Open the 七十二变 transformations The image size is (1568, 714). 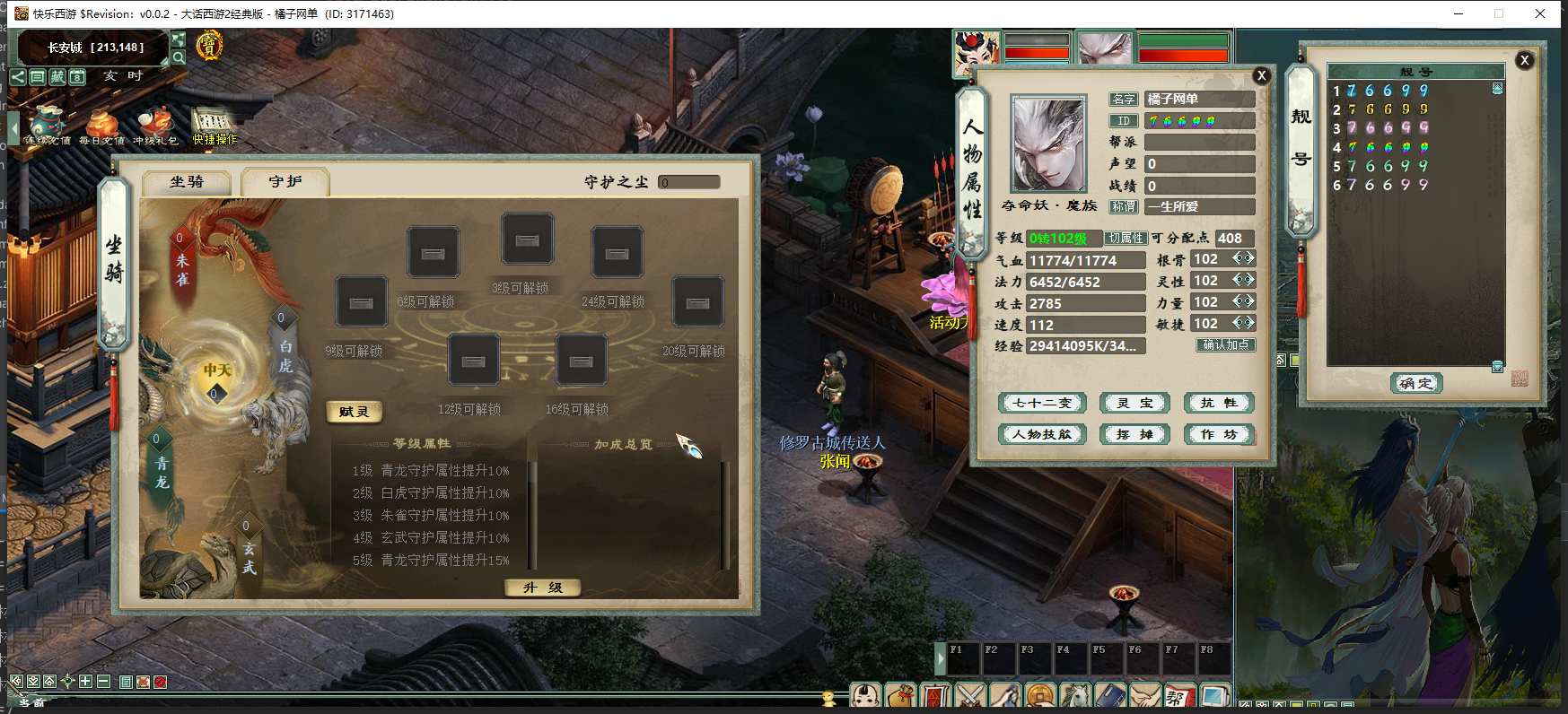point(1042,404)
